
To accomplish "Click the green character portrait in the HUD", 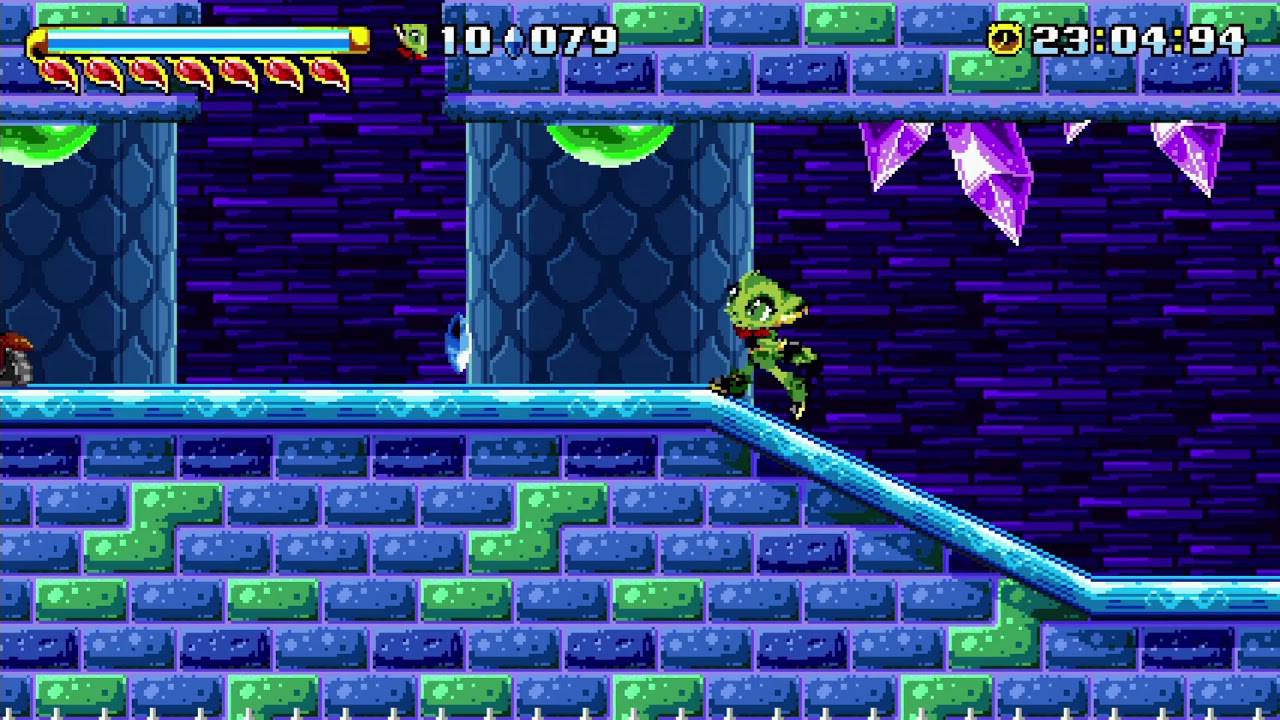I will point(414,42).
